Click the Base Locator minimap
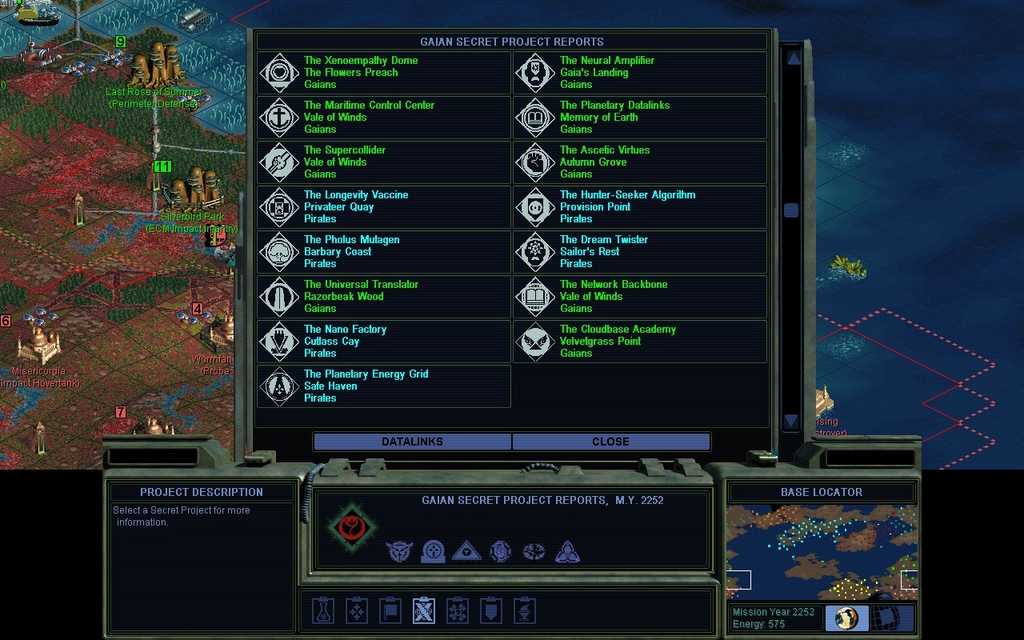The image size is (1024, 640). click(x=821, y=553)
